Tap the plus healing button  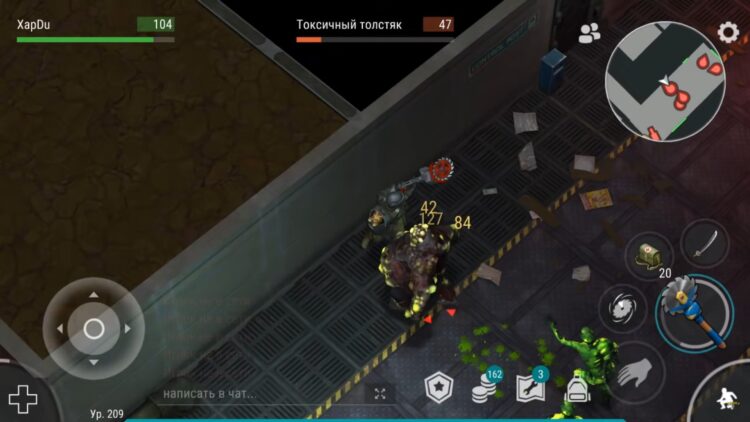click(x=22, y=400)
